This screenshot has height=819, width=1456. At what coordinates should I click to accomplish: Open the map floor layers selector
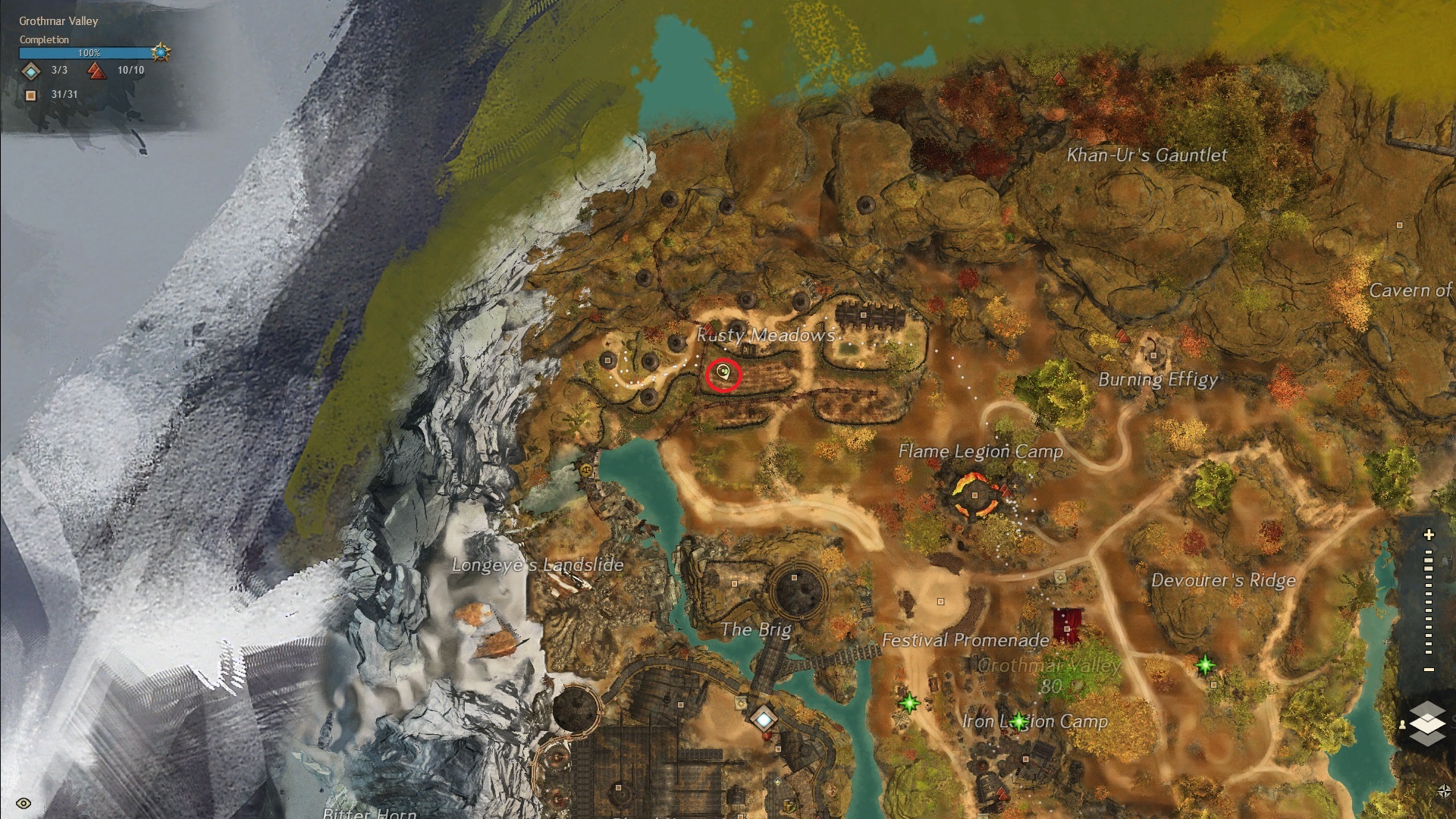point(1428,723)
